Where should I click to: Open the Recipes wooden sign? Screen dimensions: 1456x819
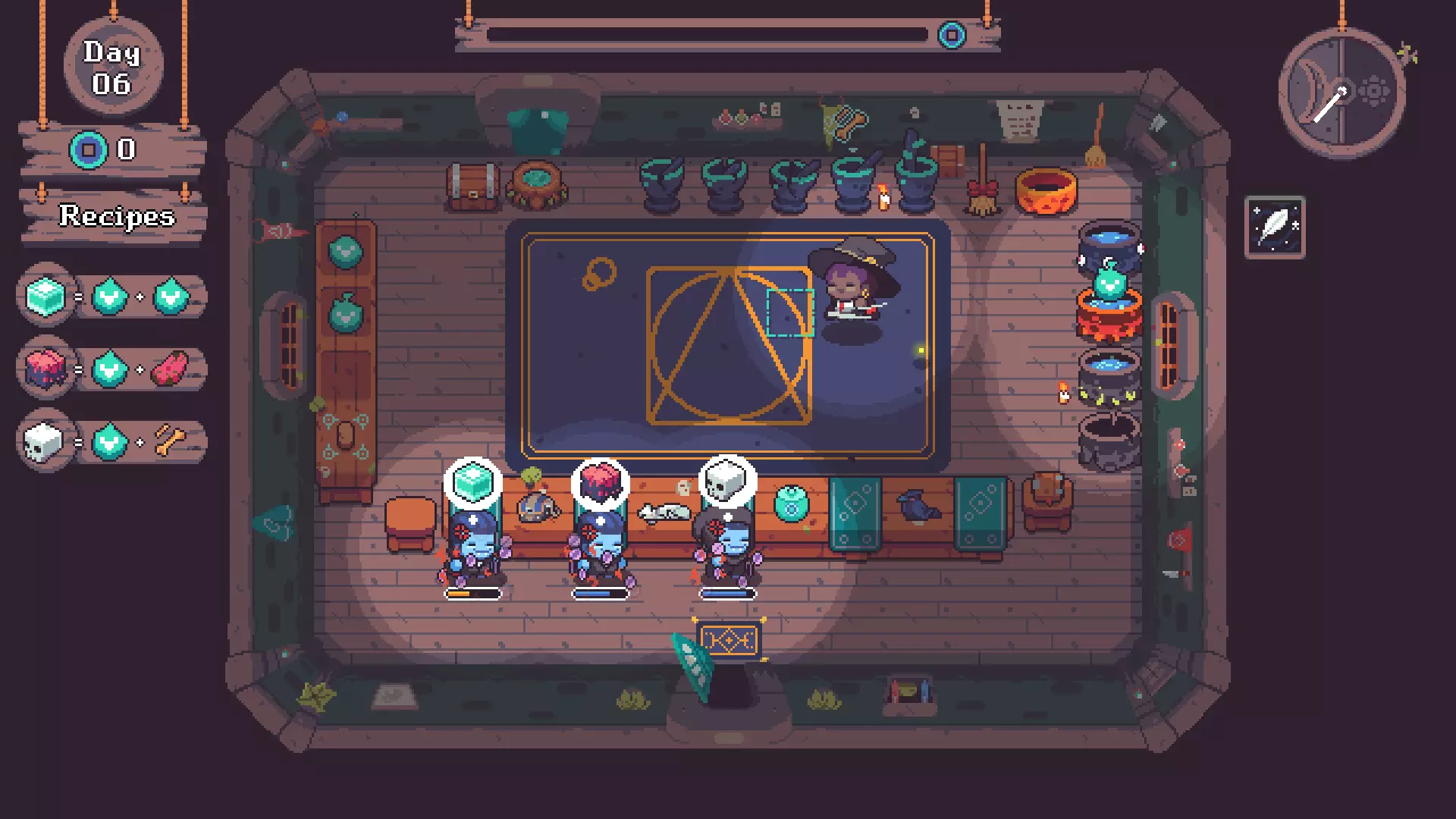(115, 216)
